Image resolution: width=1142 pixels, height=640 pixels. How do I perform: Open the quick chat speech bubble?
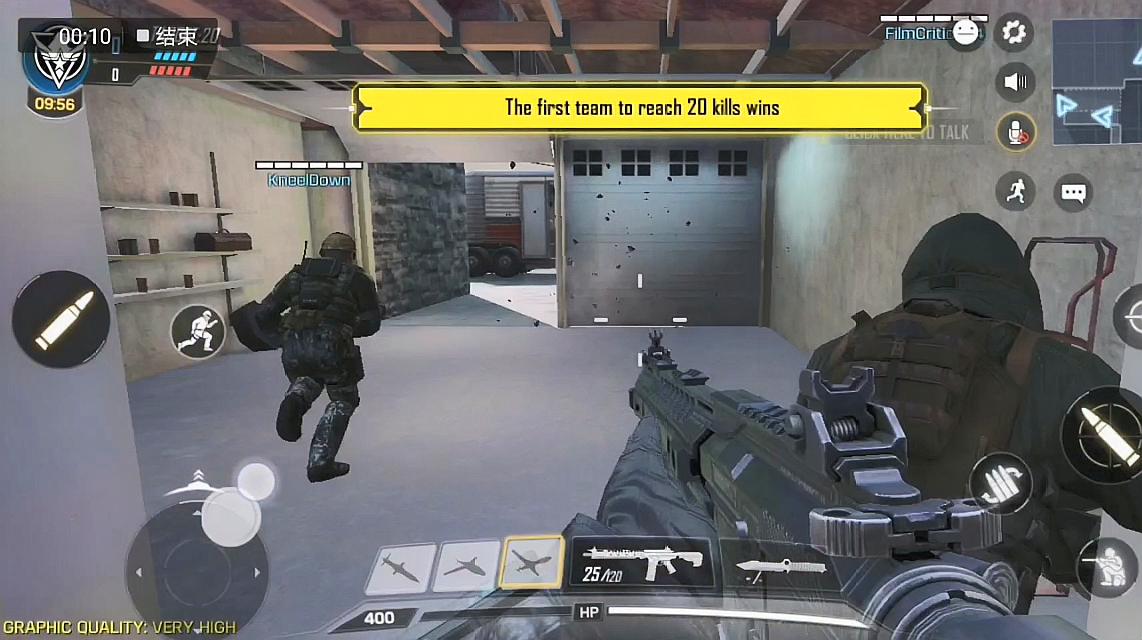1073,191
